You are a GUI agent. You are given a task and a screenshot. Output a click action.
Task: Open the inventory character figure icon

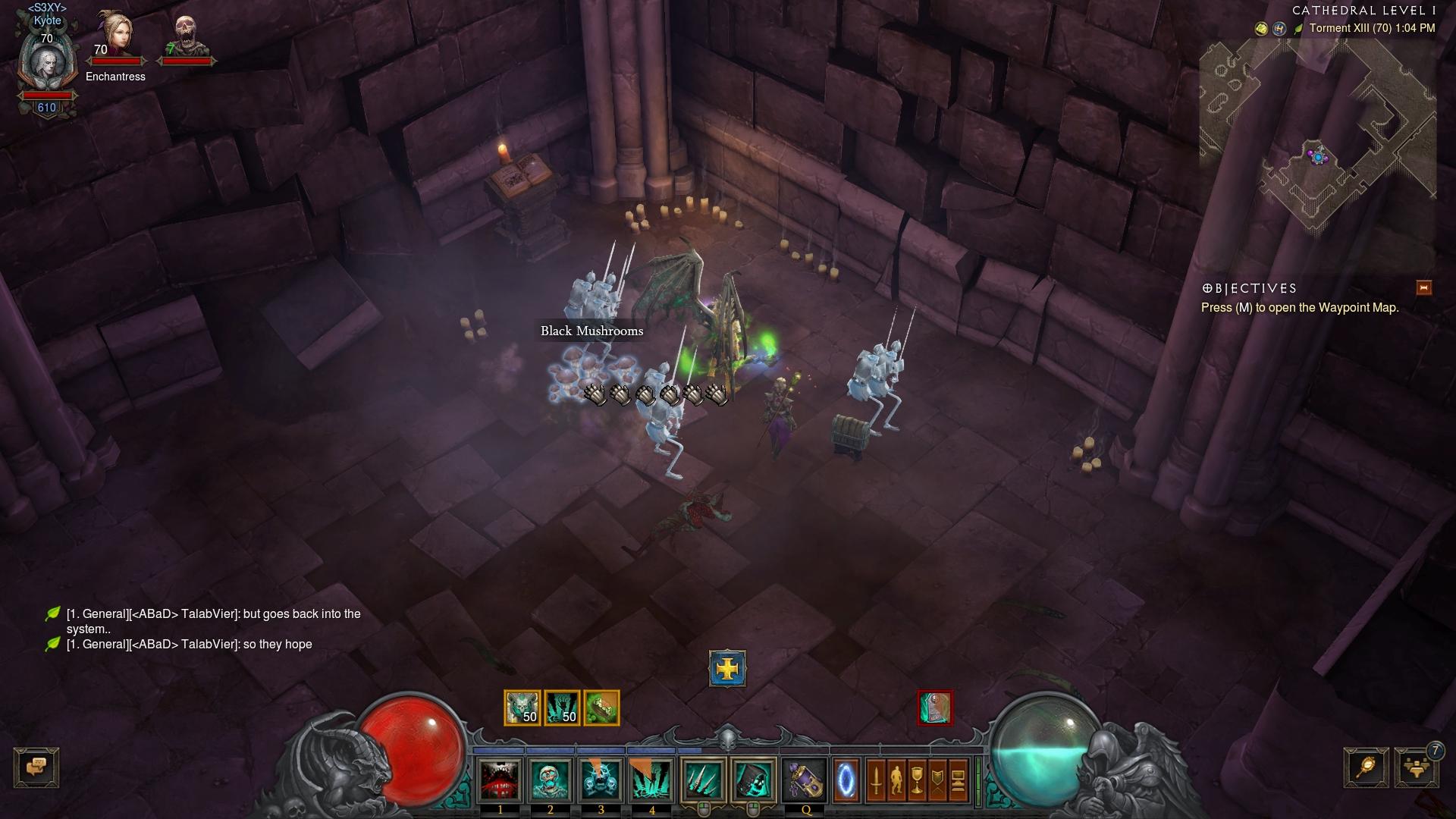(x=896, y=780)
